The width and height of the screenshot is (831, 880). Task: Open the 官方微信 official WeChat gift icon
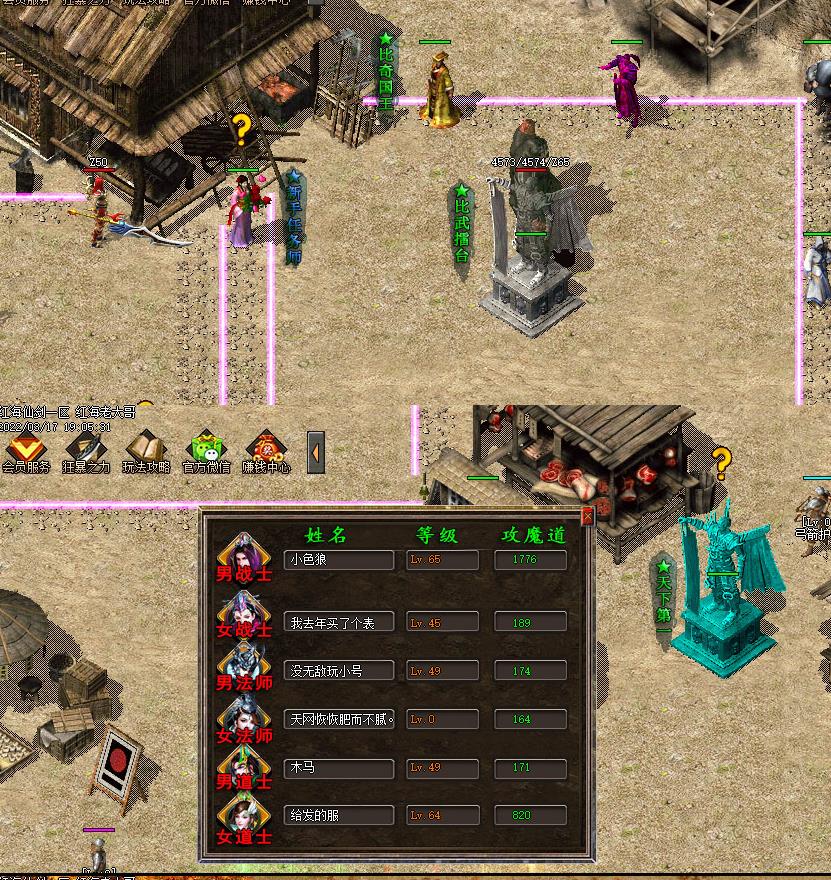tap(207, 451)
